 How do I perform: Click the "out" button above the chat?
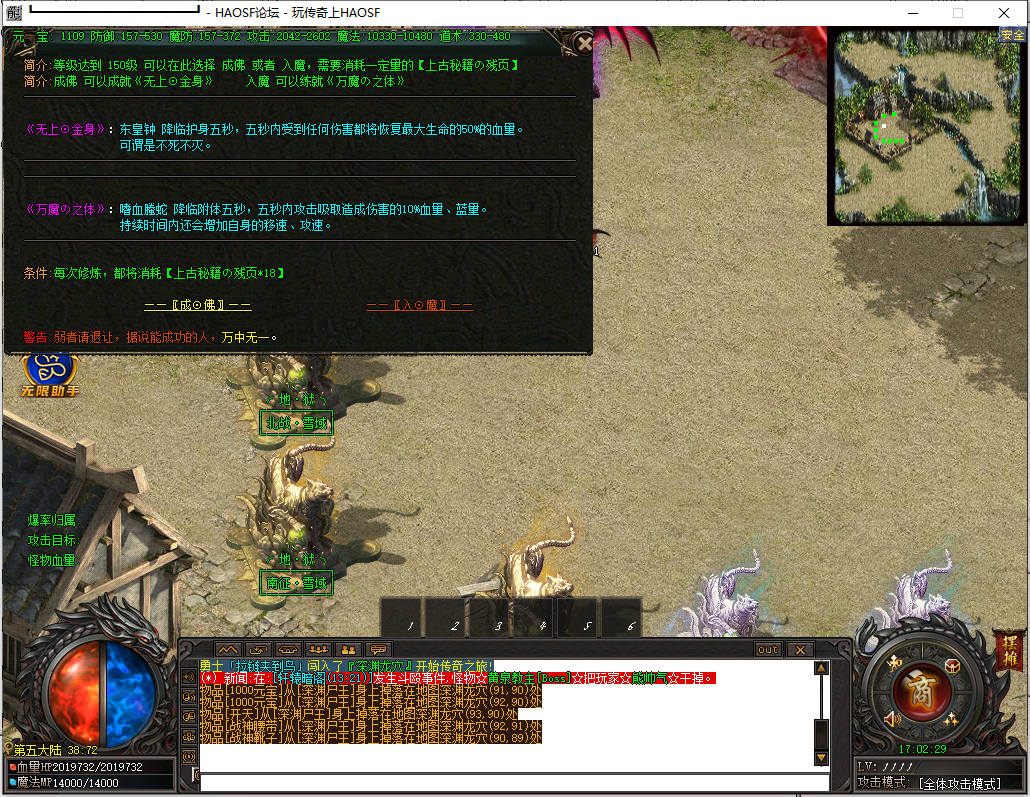pyautogui.click(x=768, y=650)
